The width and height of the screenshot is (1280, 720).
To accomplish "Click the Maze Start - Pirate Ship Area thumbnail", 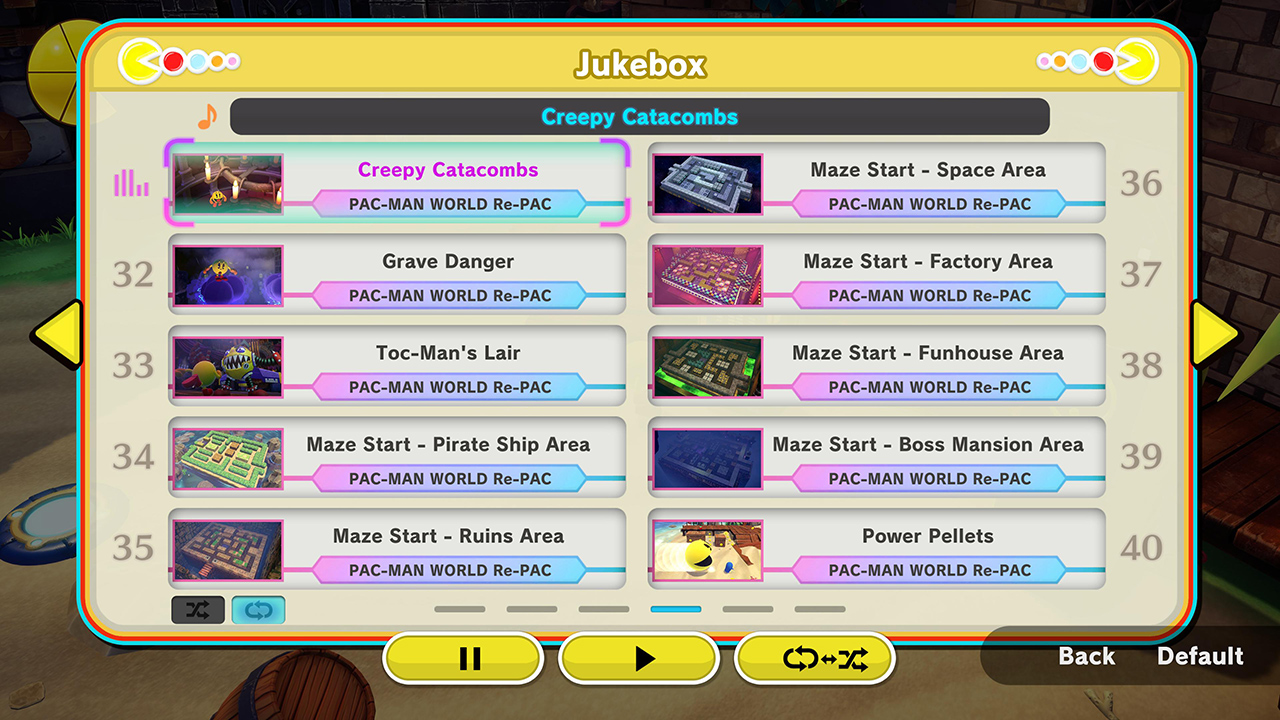I will (227, 457).
